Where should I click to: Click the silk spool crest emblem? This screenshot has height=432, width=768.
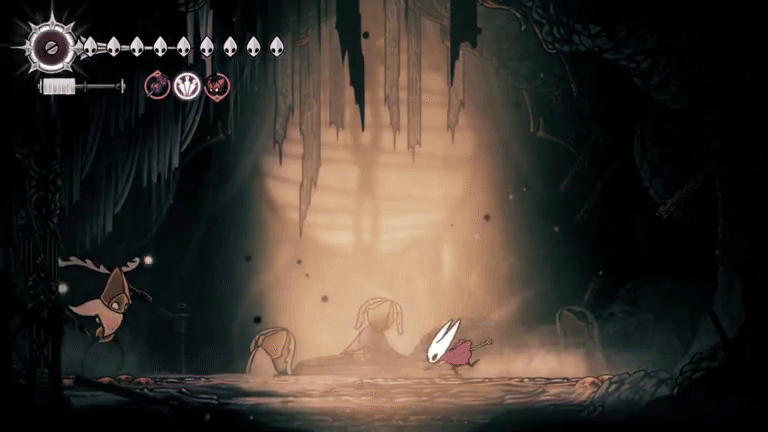coord(49,45)
